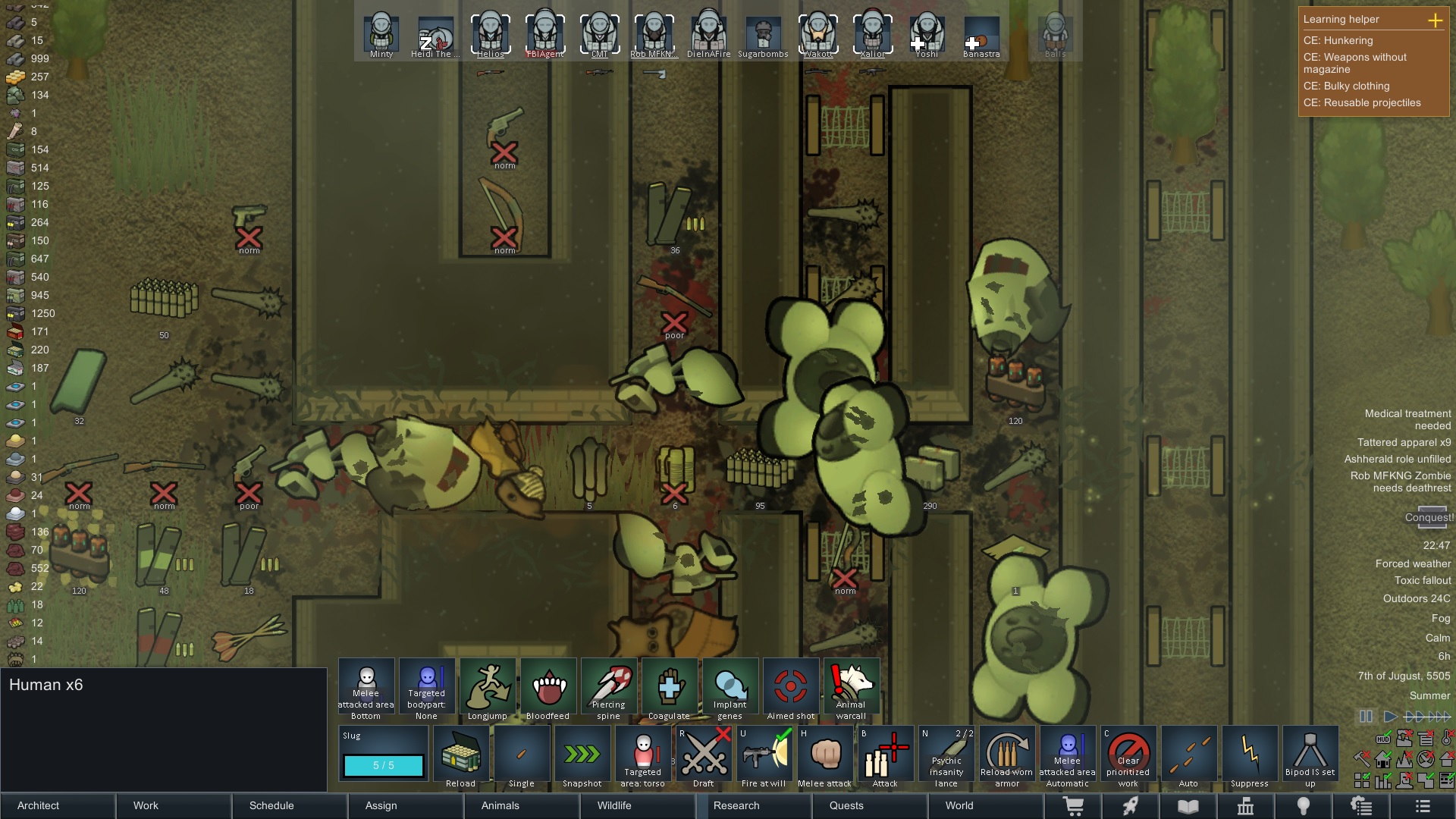Select Wakott in the colonist bar
Screen dimensions: 1456x819
point(817,33)
